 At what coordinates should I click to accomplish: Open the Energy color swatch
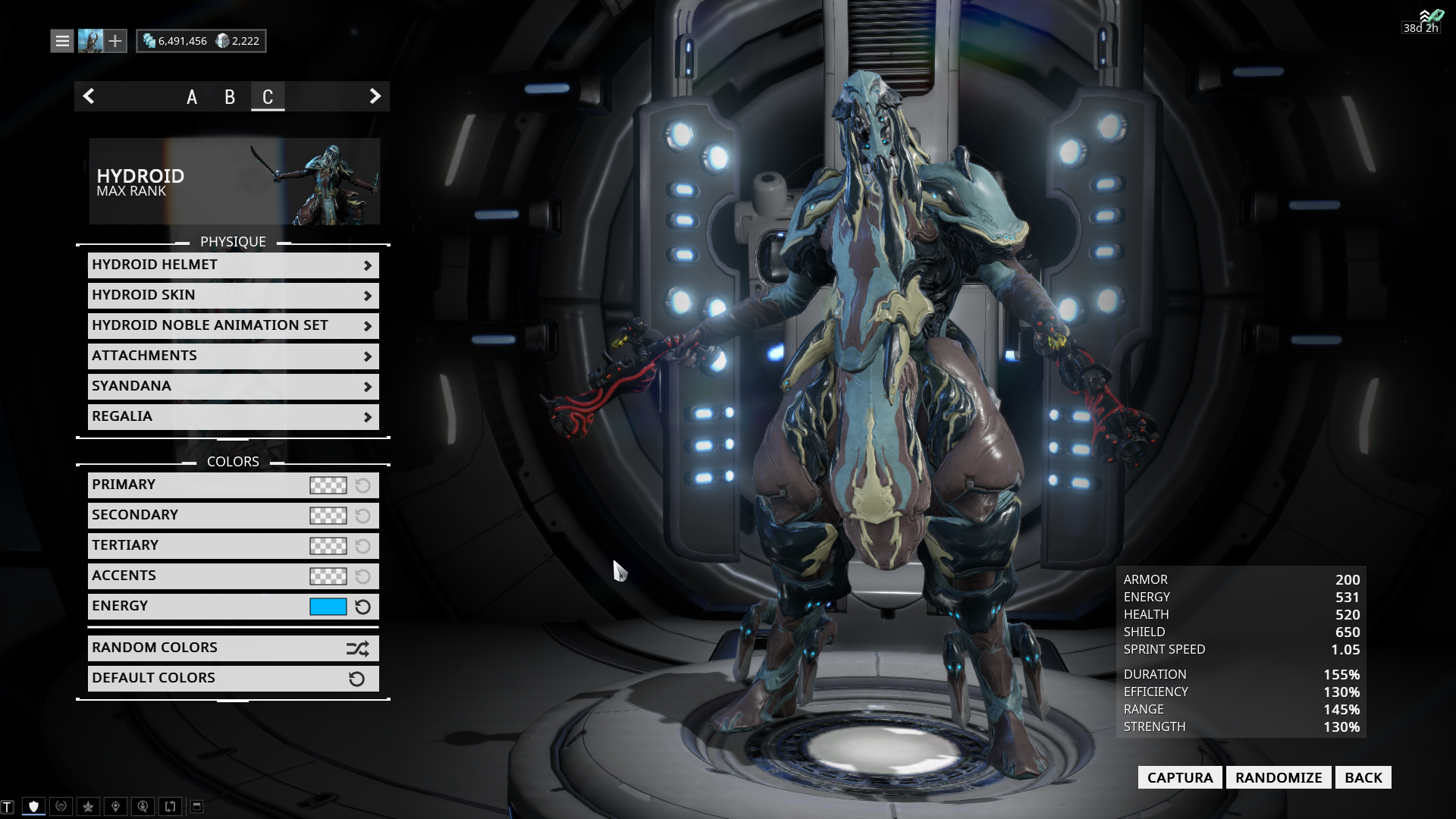coord(328,607)
